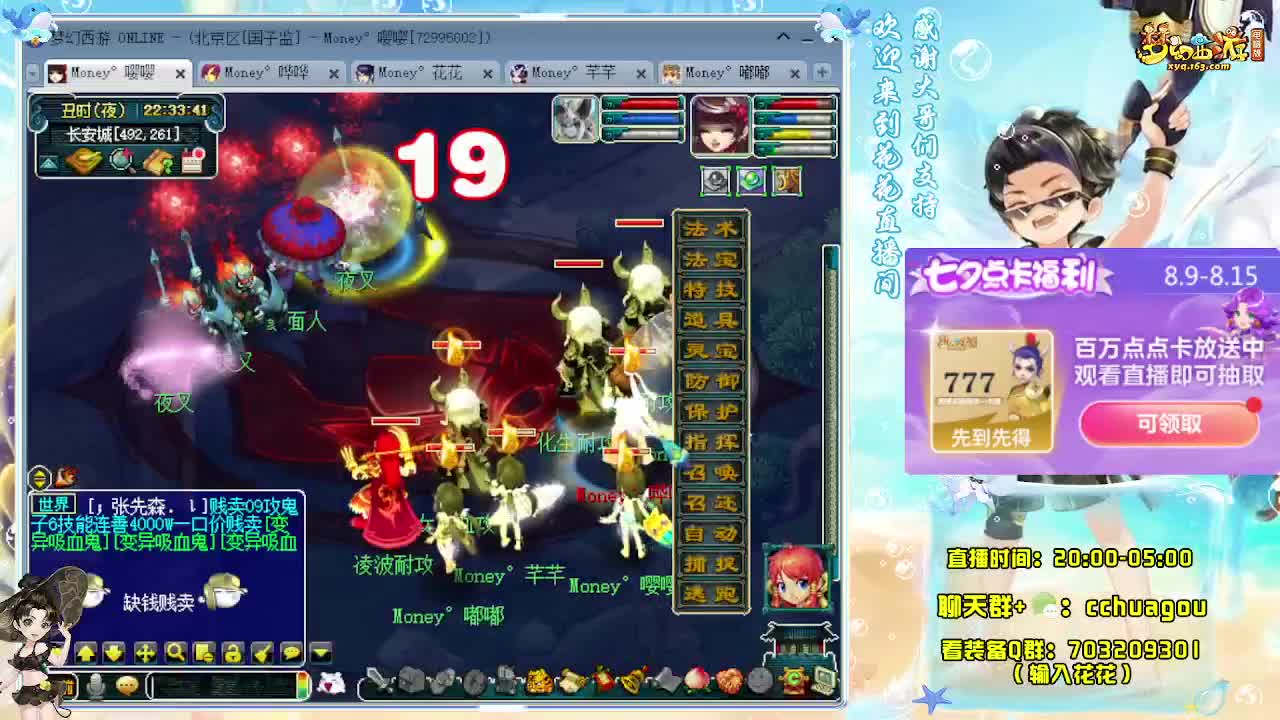The height and width of the screenshot is (720, 1280).
Task: Collapse the game window with the up chevron
Action: pyautogui.click(x=783, y=37)
